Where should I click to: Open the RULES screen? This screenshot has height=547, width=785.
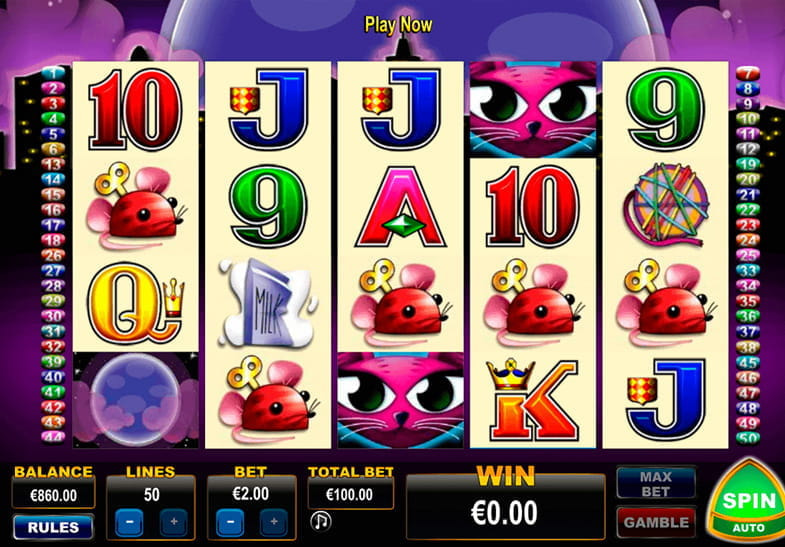click(x=53, y=525)
